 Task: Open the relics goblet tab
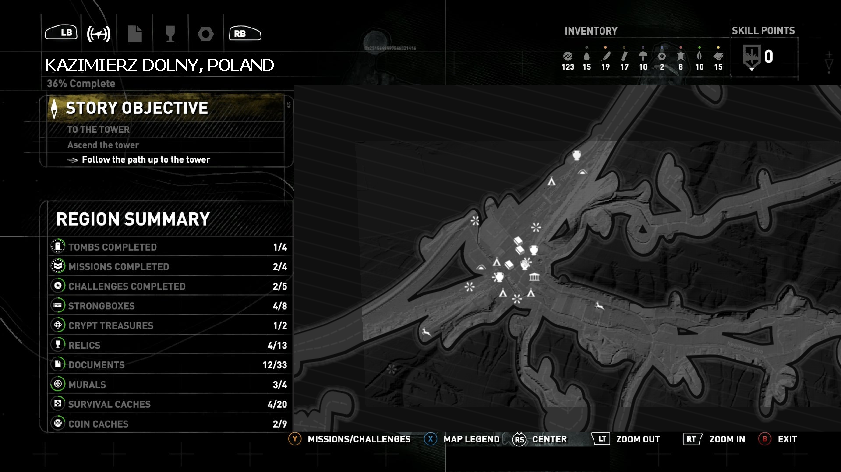(x=170, y=33)
